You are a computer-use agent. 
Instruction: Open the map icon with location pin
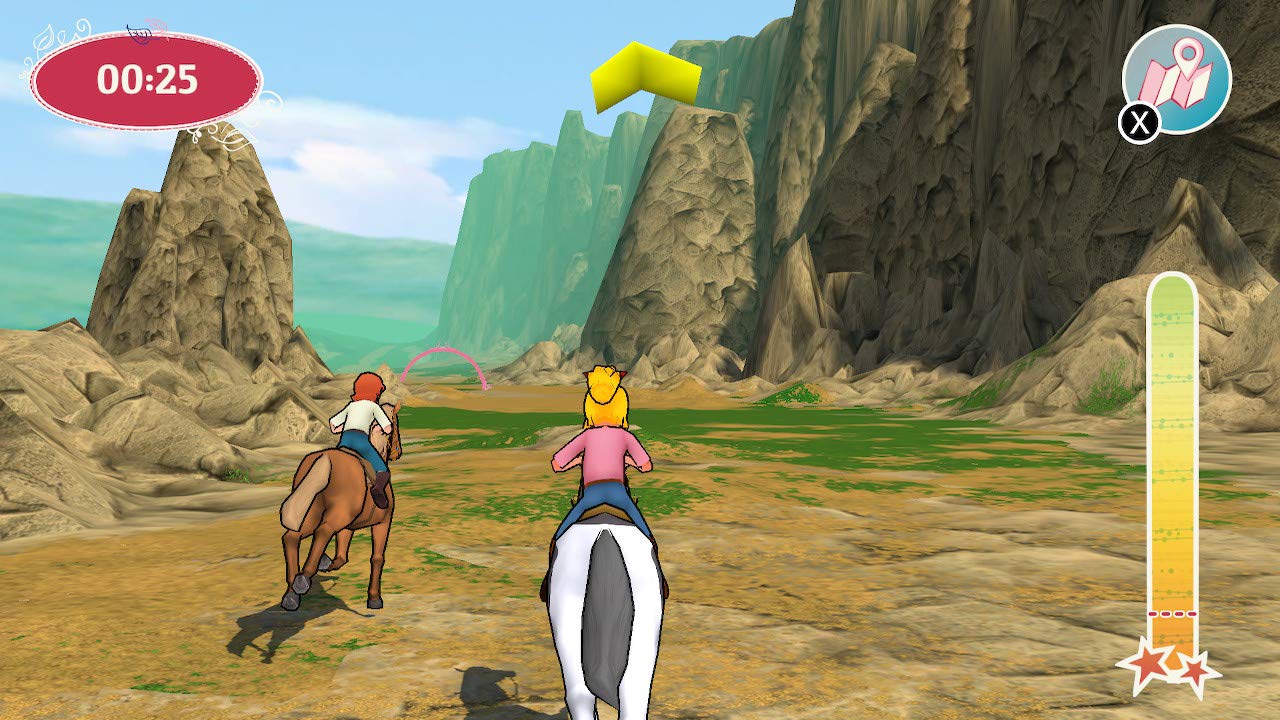[1177, 78]
